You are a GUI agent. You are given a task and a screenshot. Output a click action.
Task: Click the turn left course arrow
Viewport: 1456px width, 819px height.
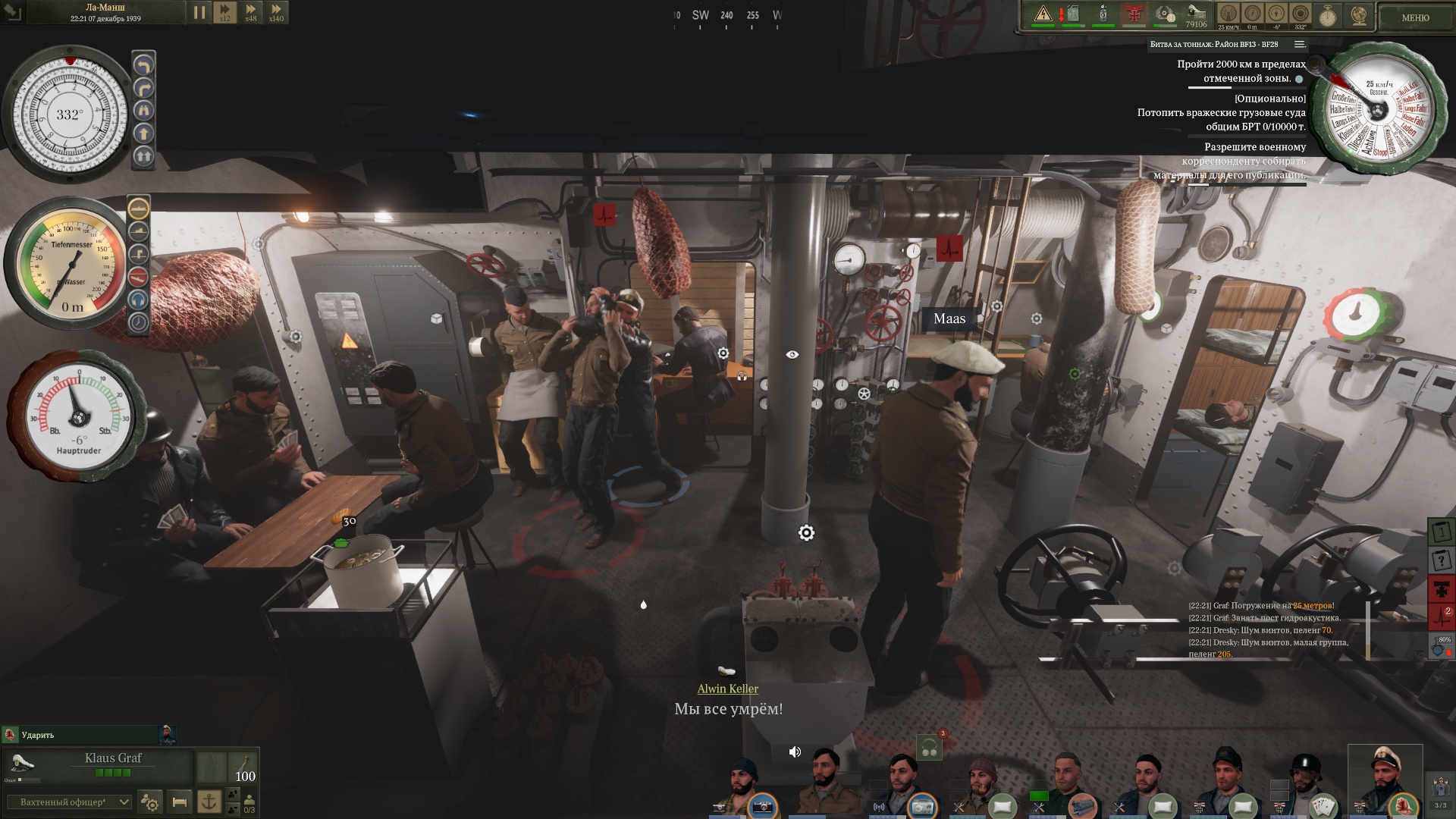point(143,66)
